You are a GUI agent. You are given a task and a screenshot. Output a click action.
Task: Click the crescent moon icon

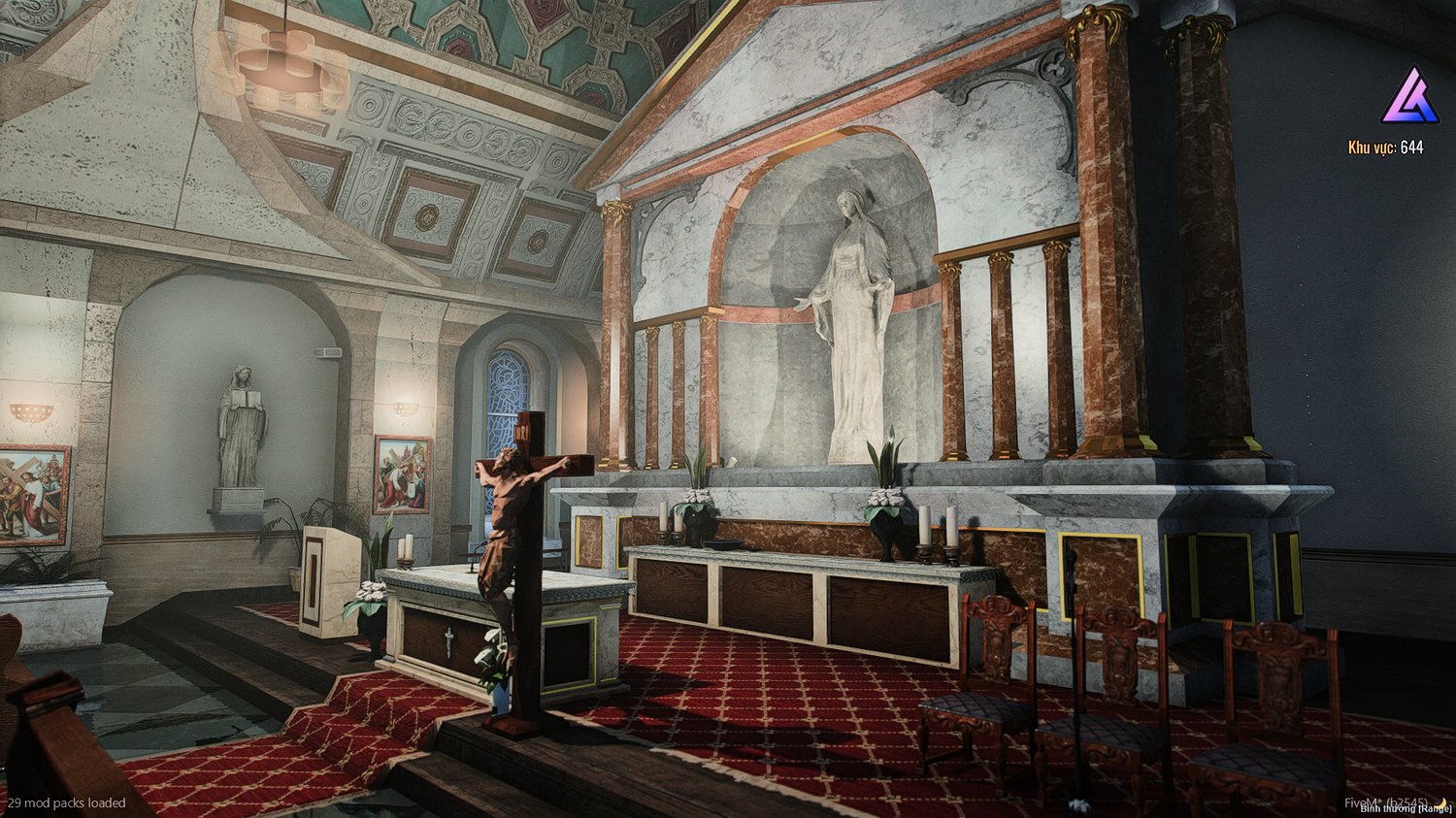[x=1443, y=802]
